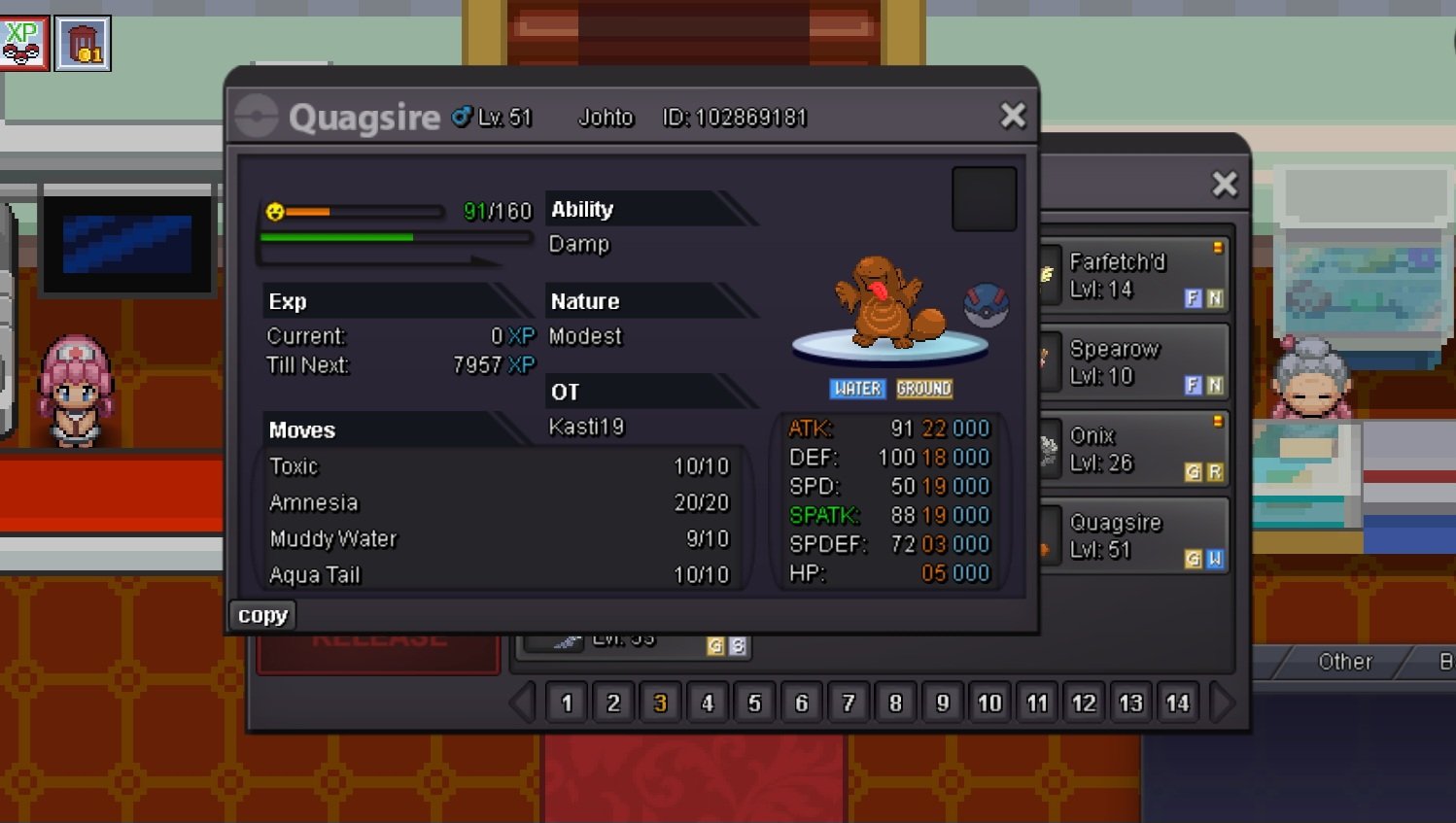Click the red bag item icon
1456x823 pixels.
pos(84,44)
